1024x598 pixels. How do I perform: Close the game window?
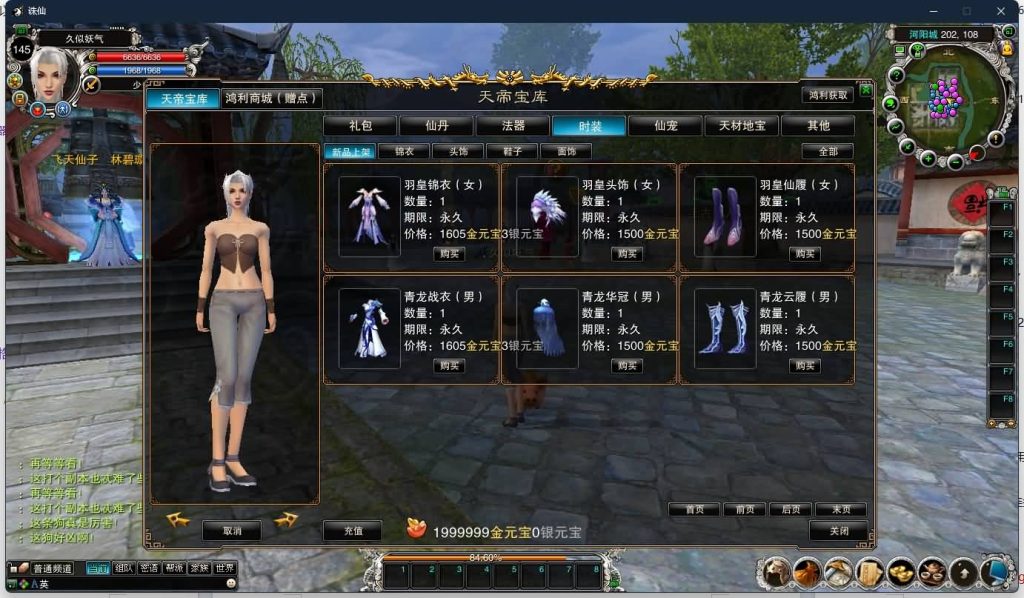(1001, 11)
